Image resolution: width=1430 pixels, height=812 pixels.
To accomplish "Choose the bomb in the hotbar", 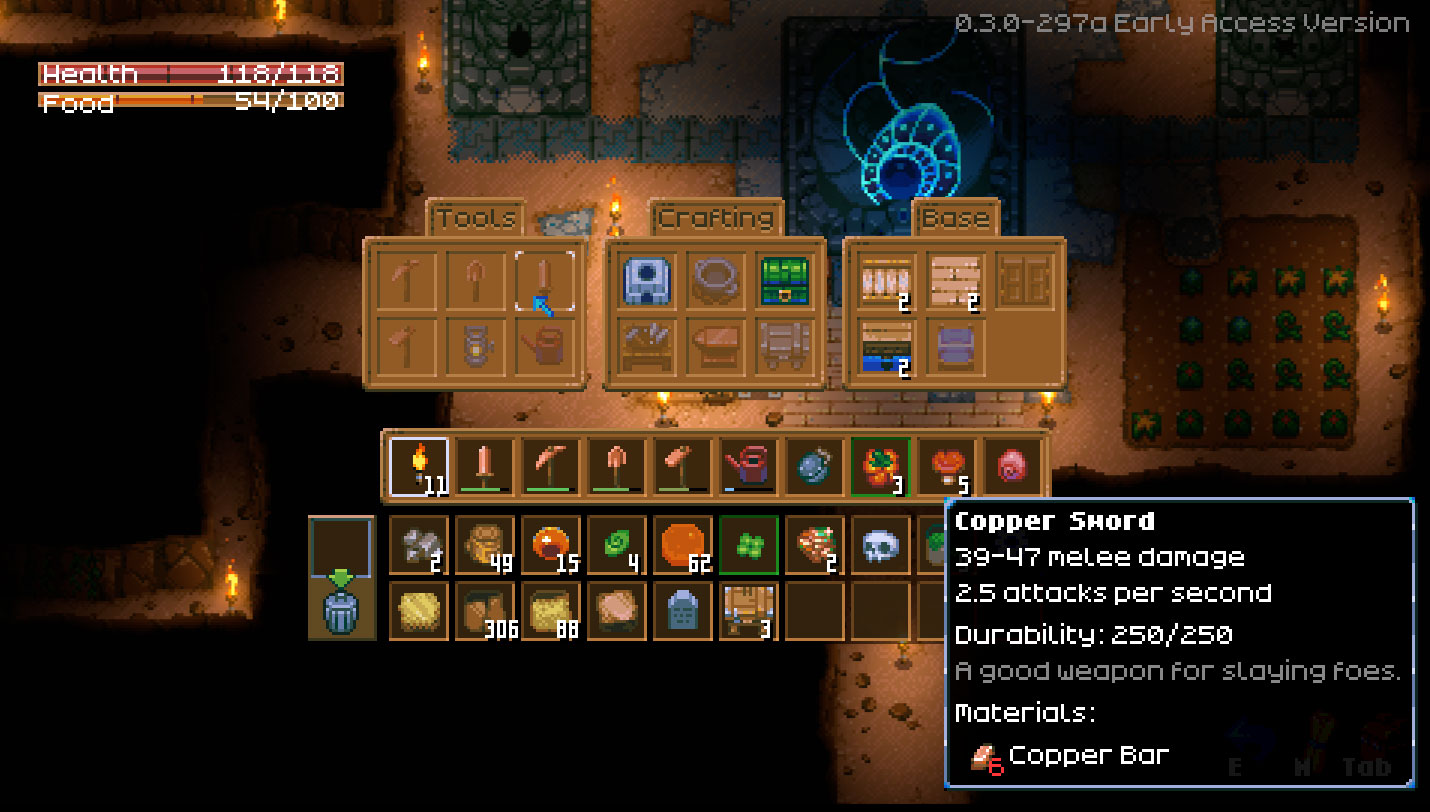I will pyautogui.click(x=814, y=467).
